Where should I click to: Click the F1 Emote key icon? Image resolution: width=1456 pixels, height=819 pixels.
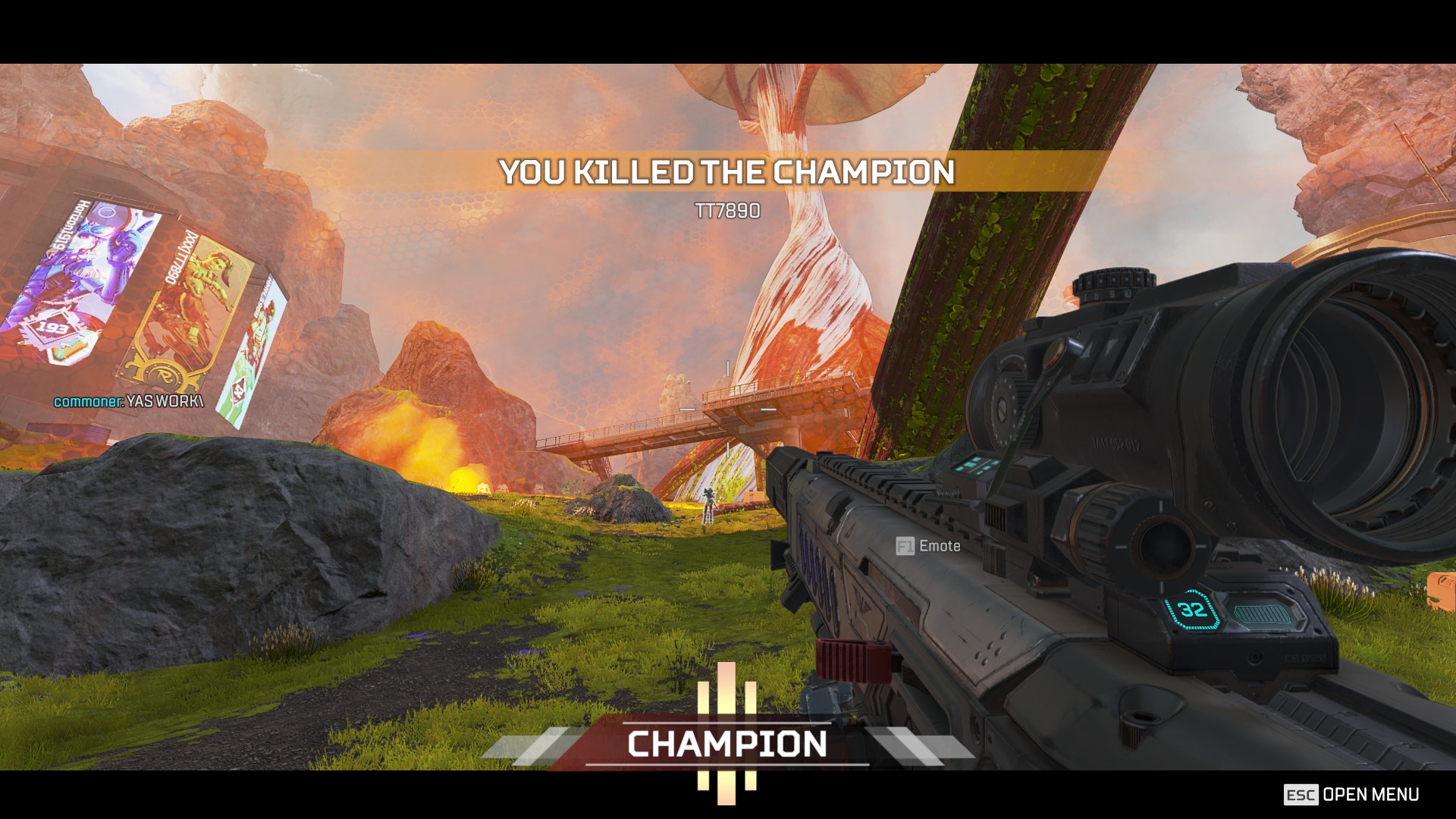(x=905, y=545)
